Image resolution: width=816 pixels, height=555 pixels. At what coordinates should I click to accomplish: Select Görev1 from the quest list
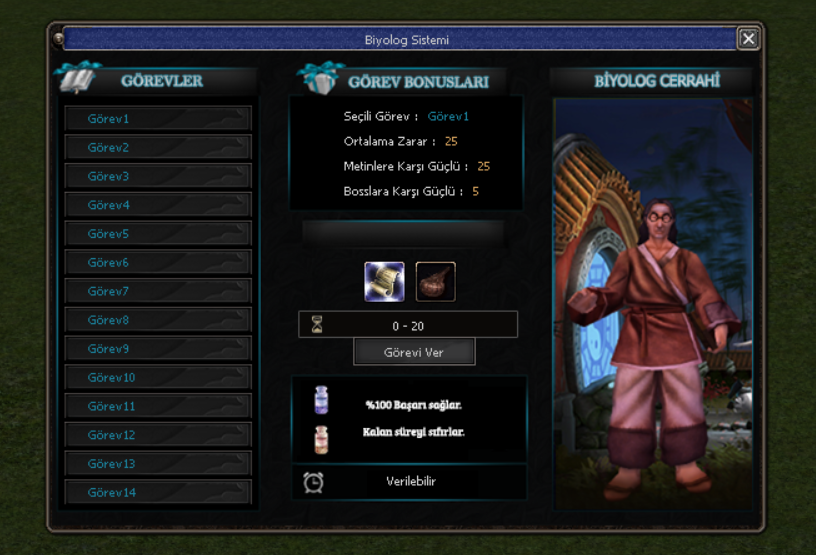(x=157, y=119)
